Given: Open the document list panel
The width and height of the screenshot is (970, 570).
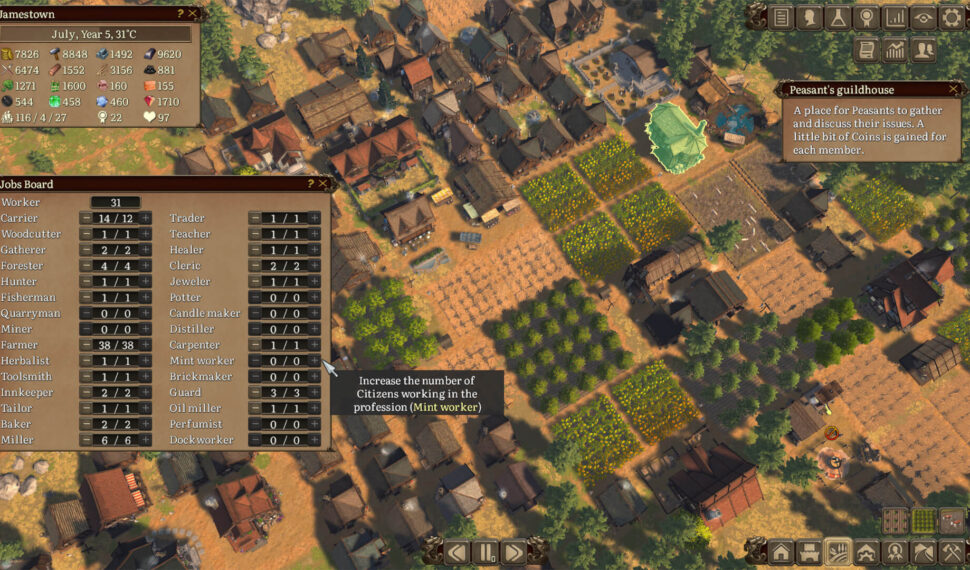Looking at the screenshot, I should coord(780,17).
